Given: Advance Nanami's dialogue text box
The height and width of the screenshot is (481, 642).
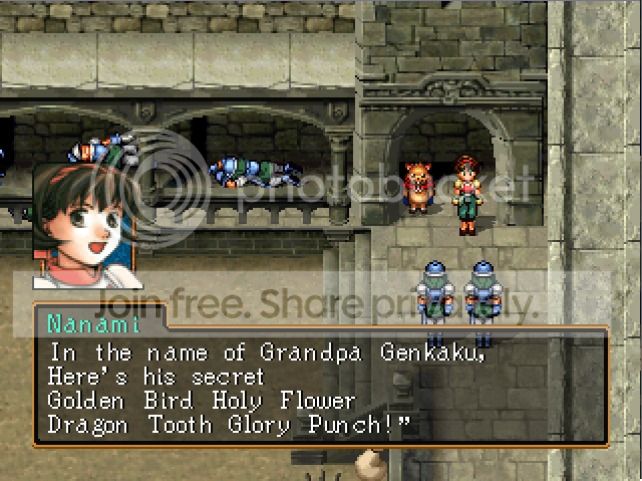Looking at the screenshot, I should [320, 385].
